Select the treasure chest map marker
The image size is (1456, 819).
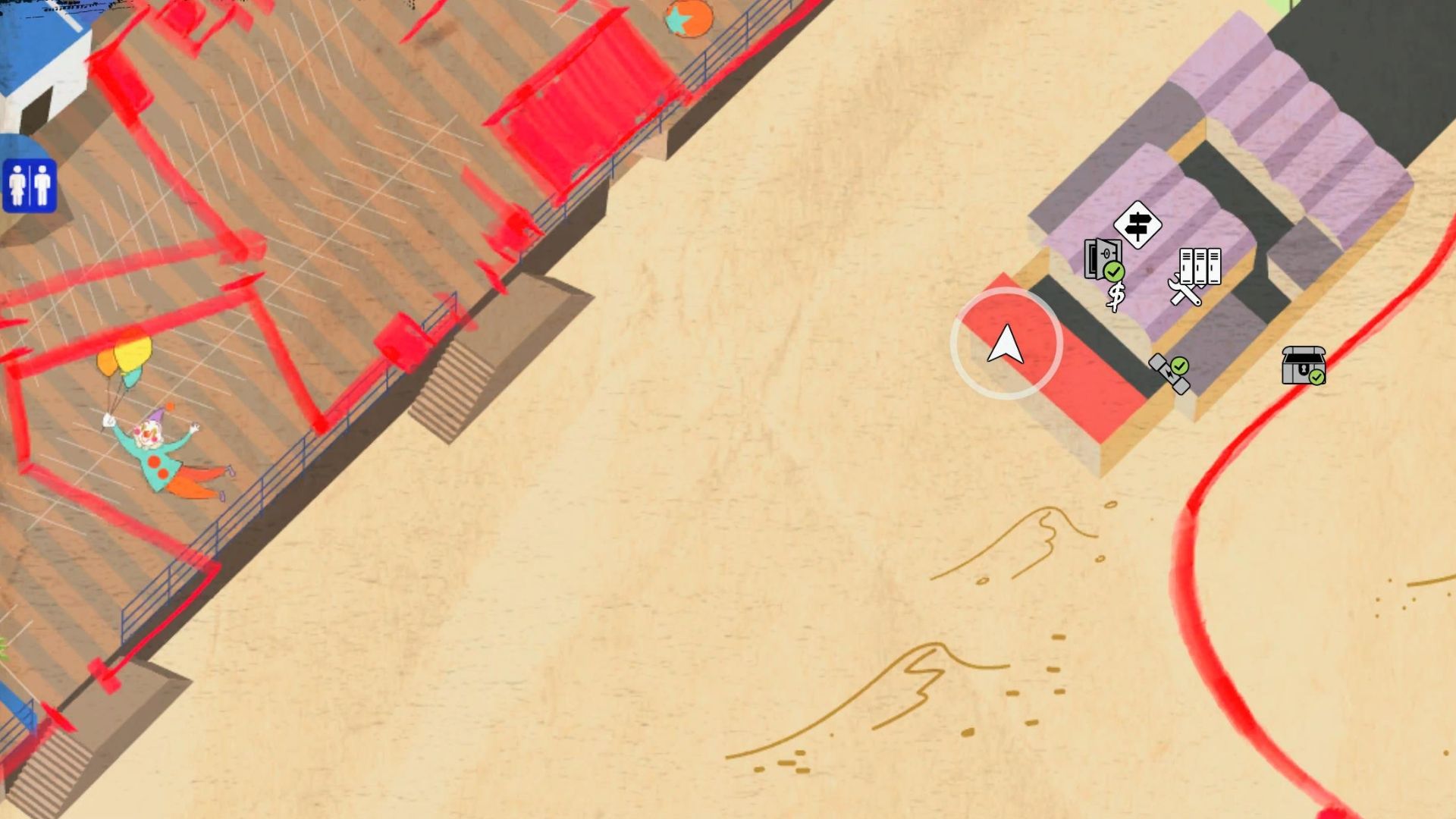[1303, 366]
